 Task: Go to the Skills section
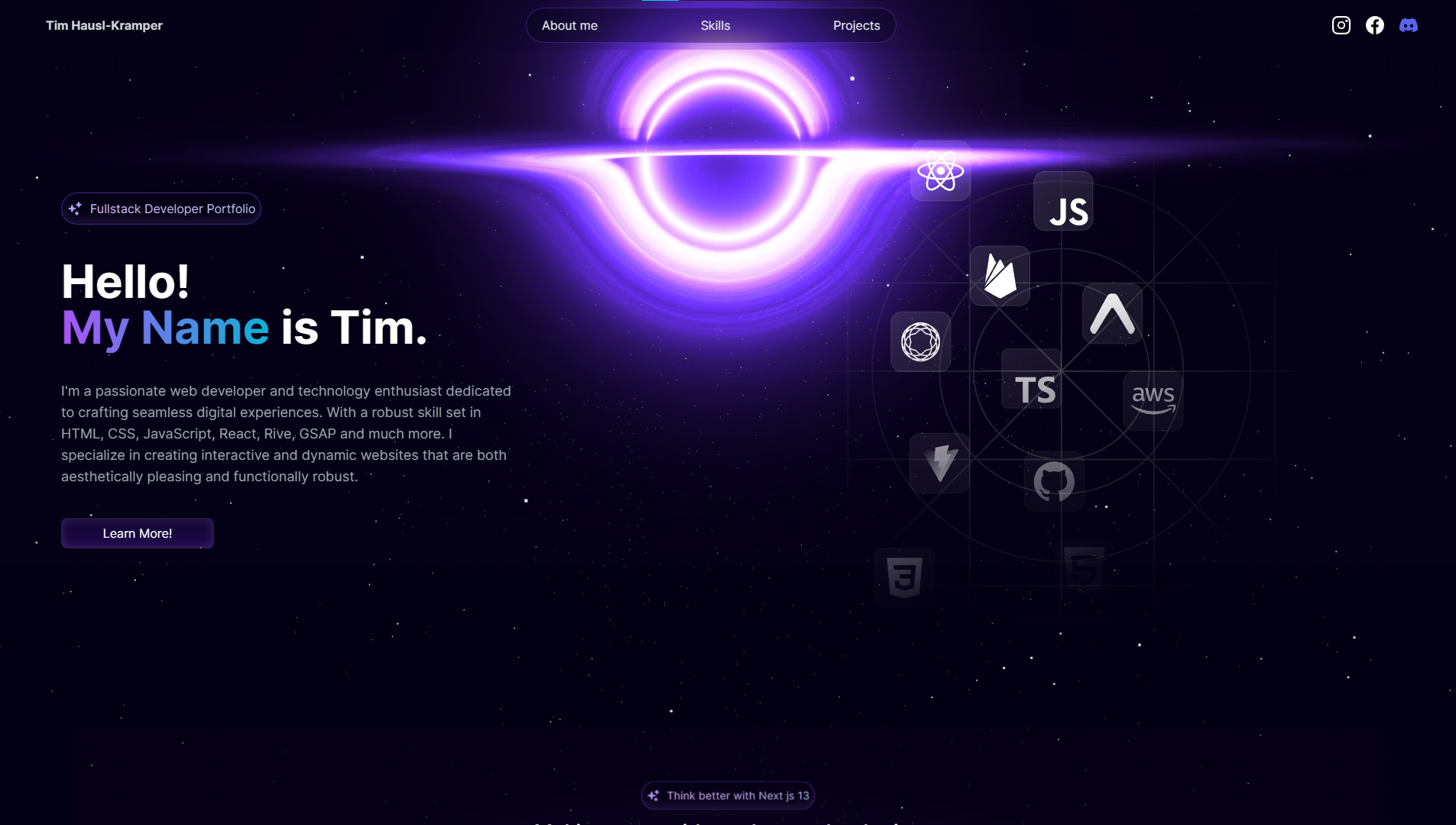715,25
